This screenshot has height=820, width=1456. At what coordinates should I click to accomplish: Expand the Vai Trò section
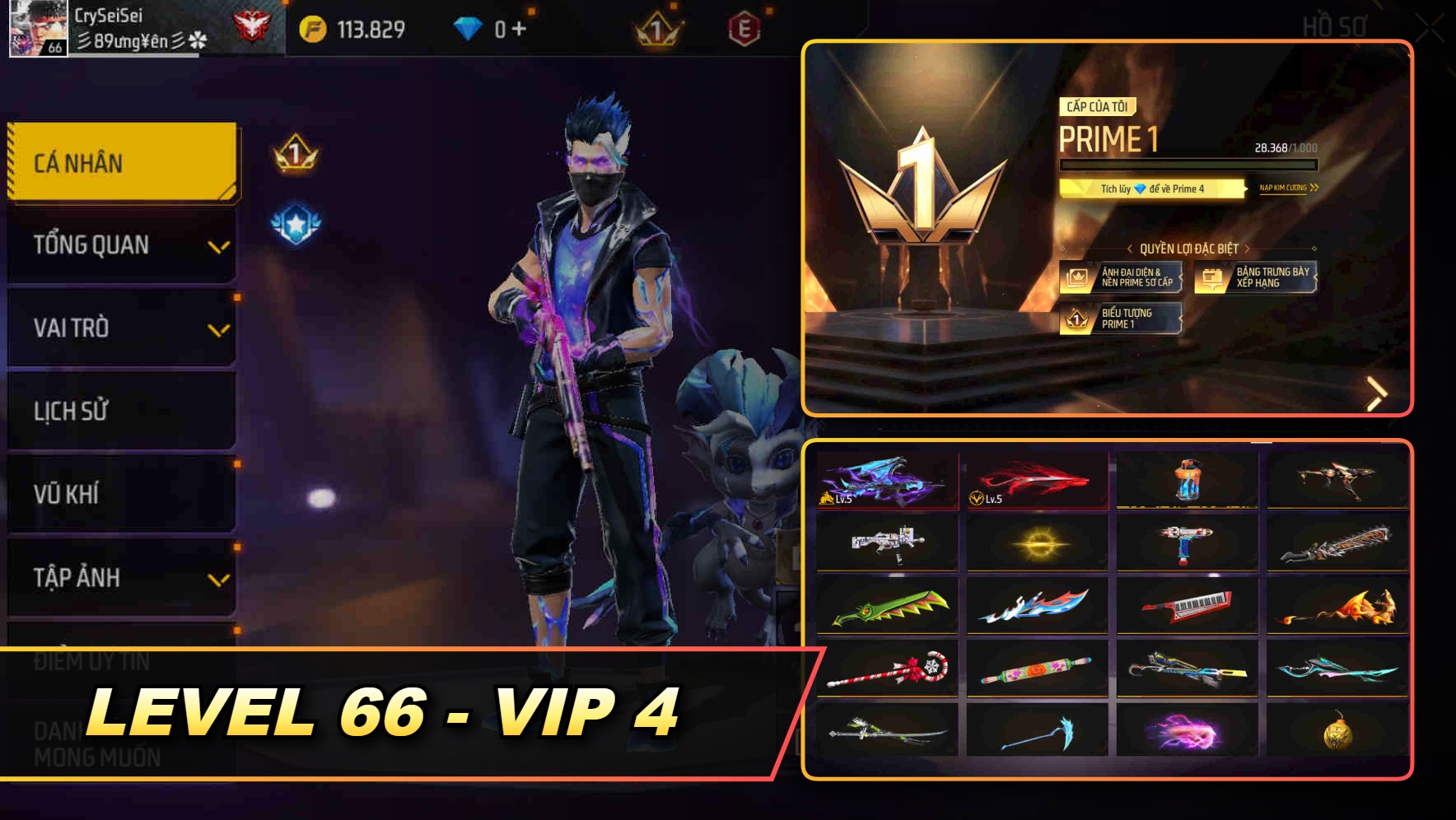(x=121, y=328)
